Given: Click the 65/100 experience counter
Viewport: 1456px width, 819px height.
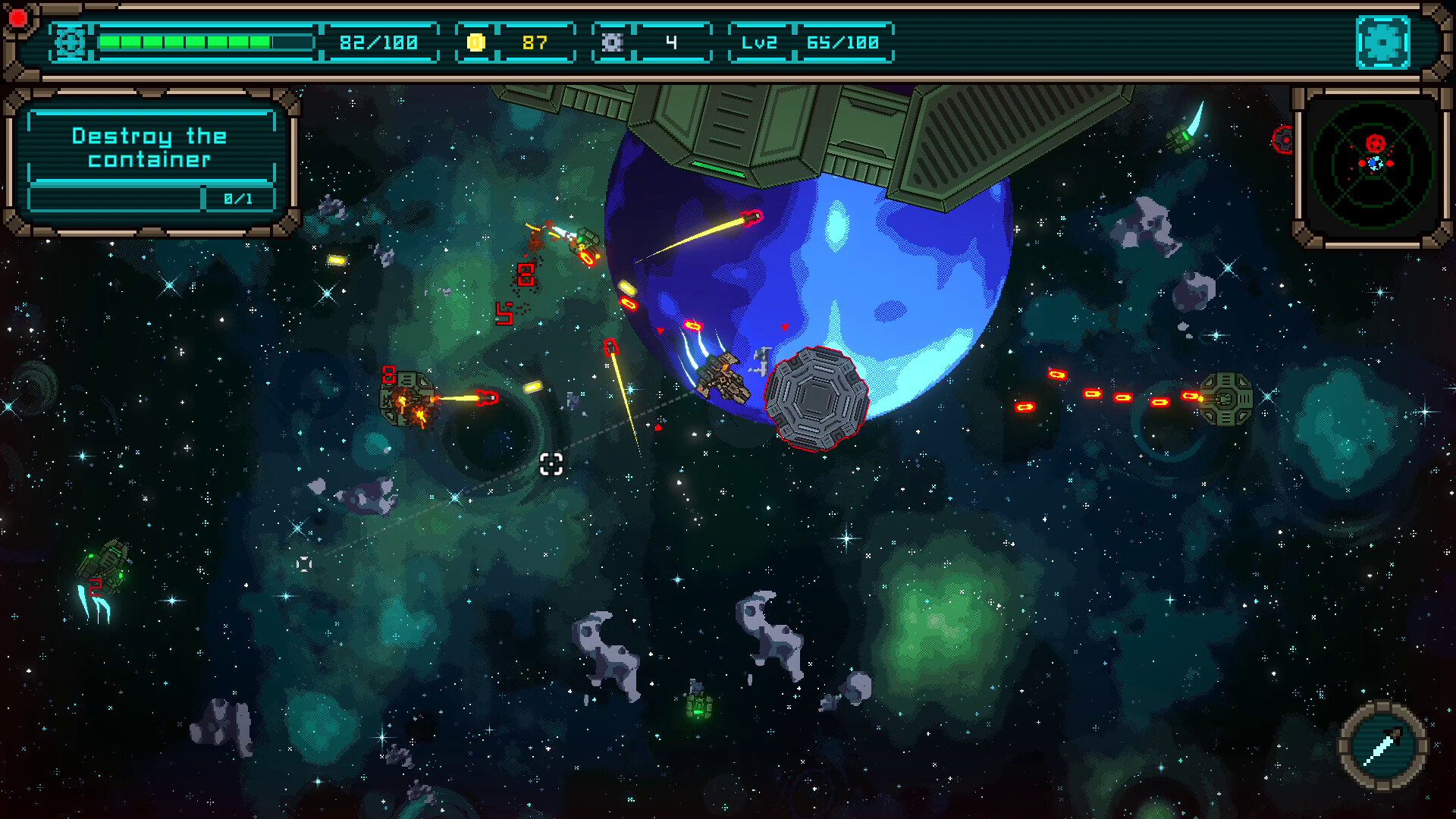Looking at the screenshot, I should pyautogui.click(x=842, y=42).
